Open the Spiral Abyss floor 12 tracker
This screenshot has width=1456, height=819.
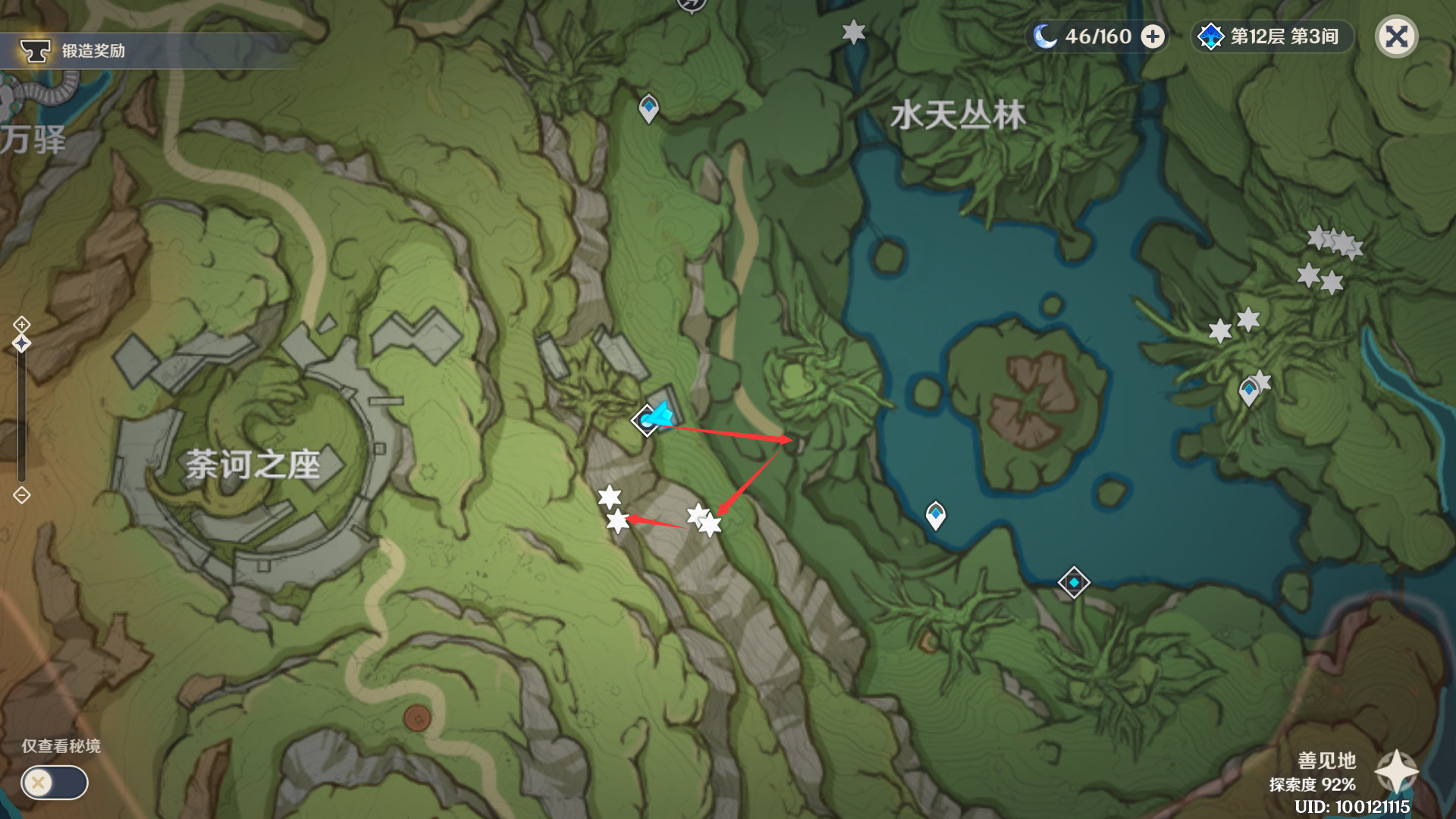pos(1272,36)
